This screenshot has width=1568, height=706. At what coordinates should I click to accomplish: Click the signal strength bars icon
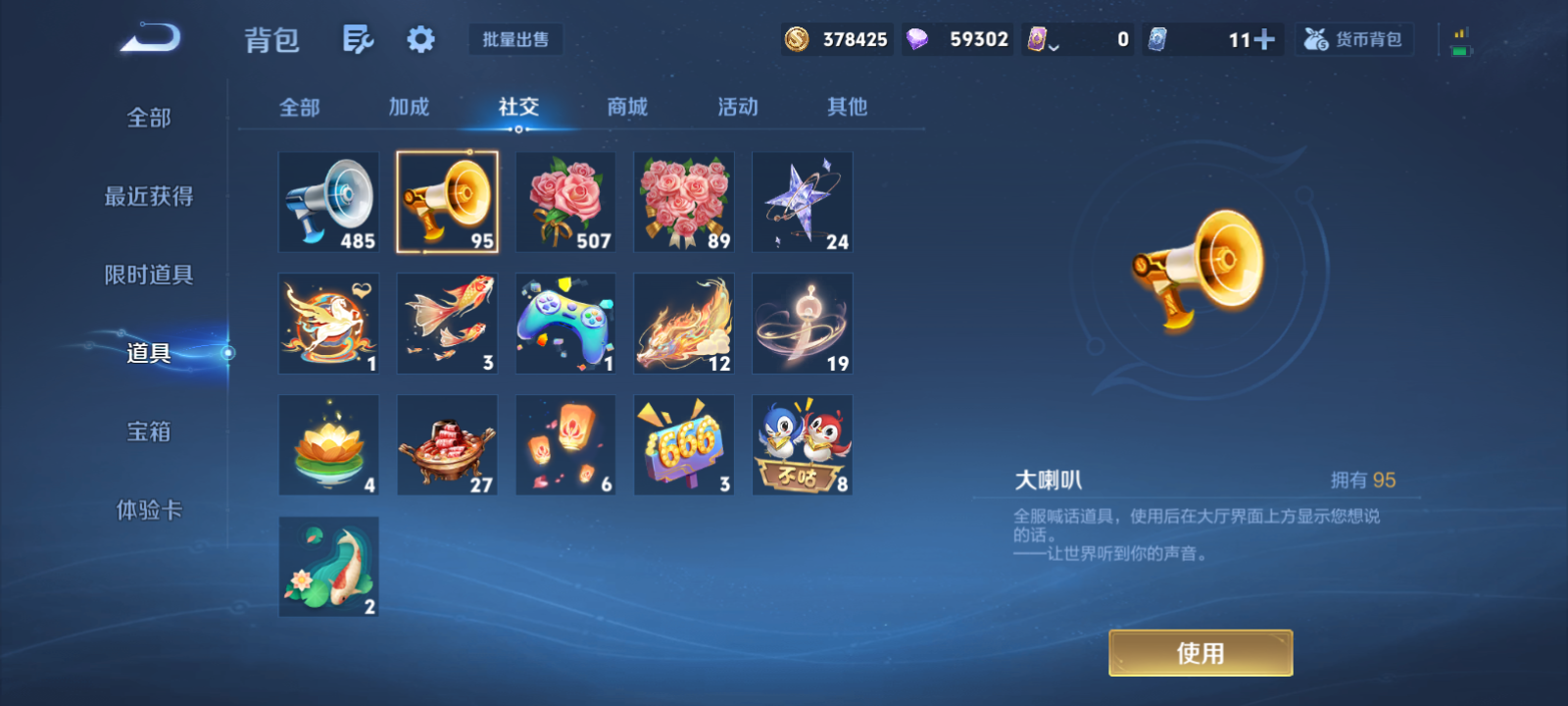1460,32
